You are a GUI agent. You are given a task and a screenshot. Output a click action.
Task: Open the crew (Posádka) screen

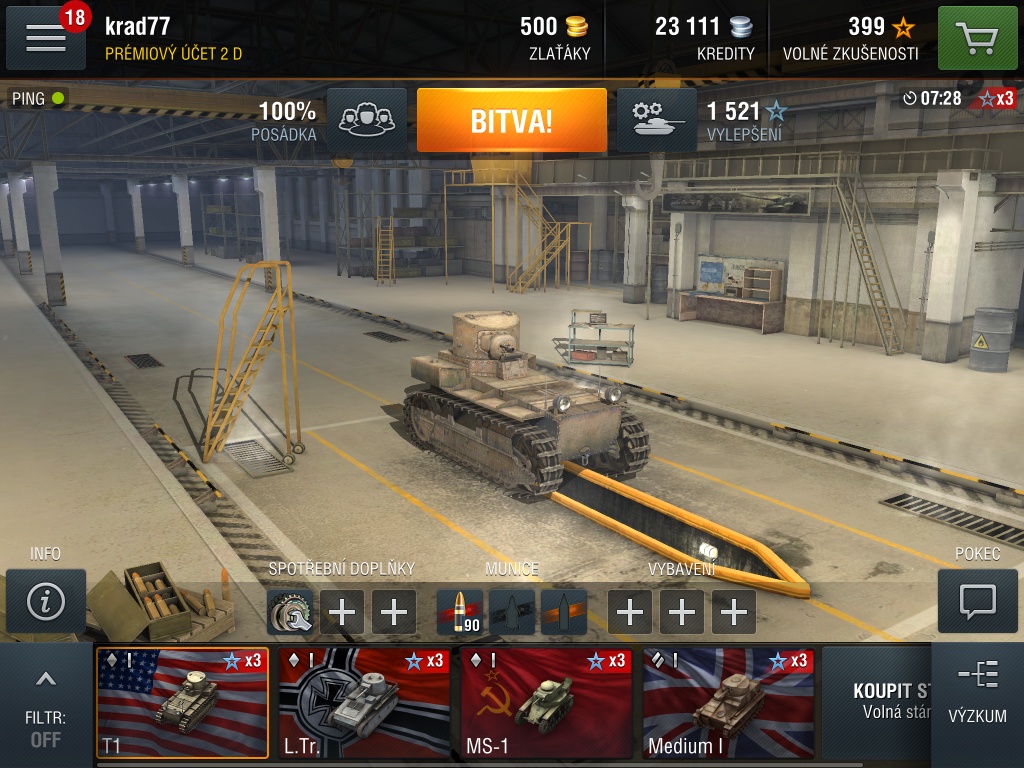point(366,121)
